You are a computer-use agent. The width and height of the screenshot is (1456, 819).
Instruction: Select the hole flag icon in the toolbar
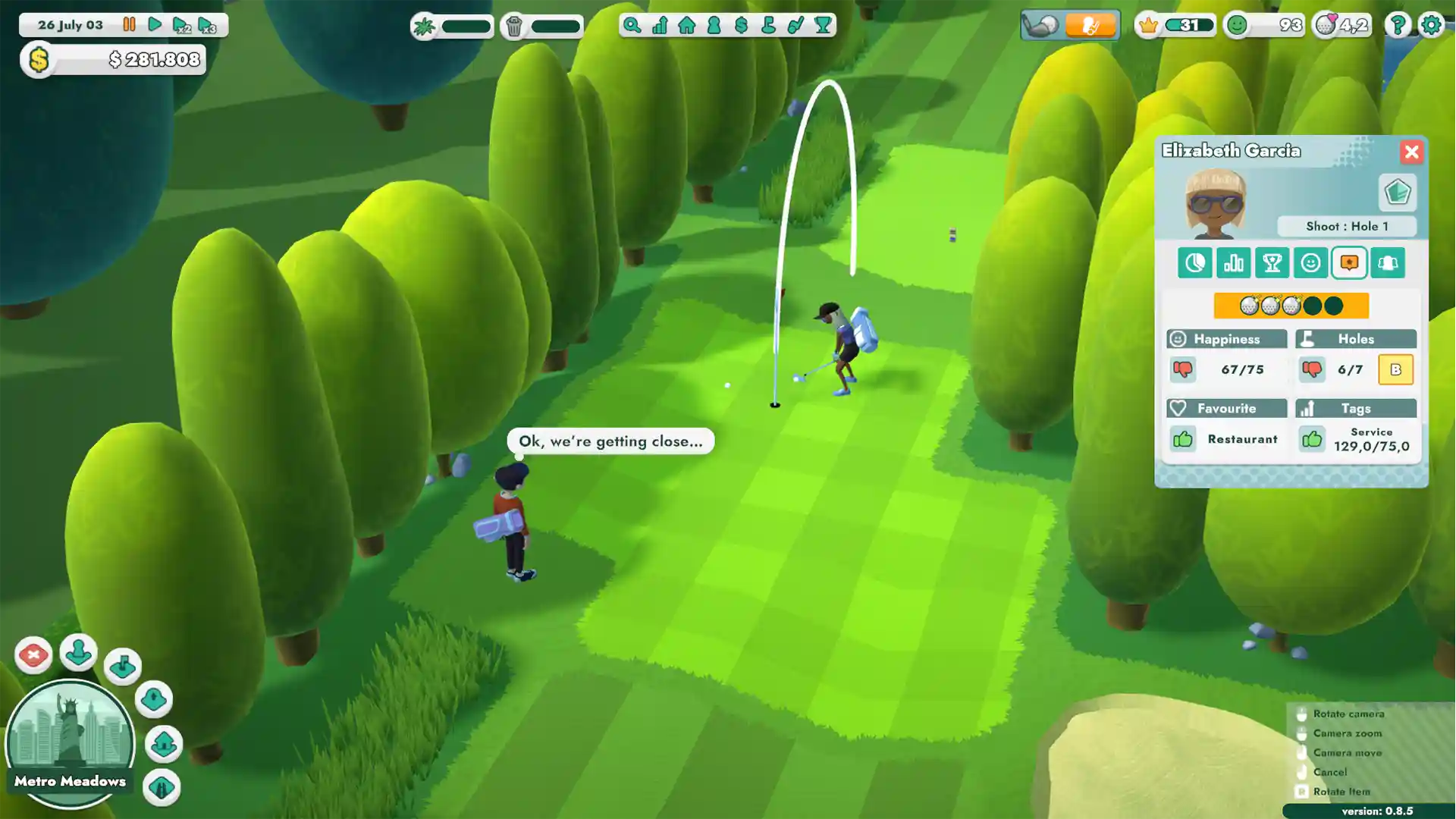click(767, 26)
